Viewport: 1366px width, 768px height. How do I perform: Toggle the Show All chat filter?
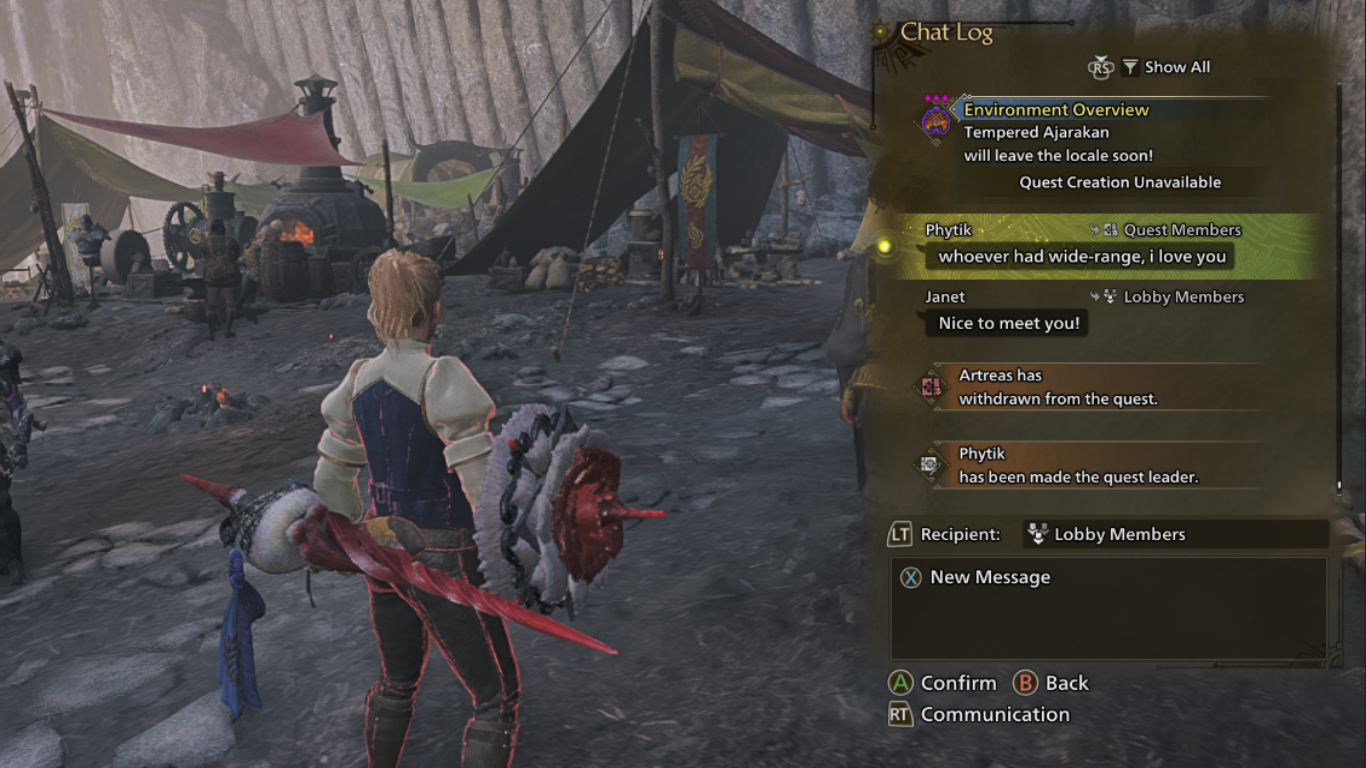click(x=1165, y=67)
